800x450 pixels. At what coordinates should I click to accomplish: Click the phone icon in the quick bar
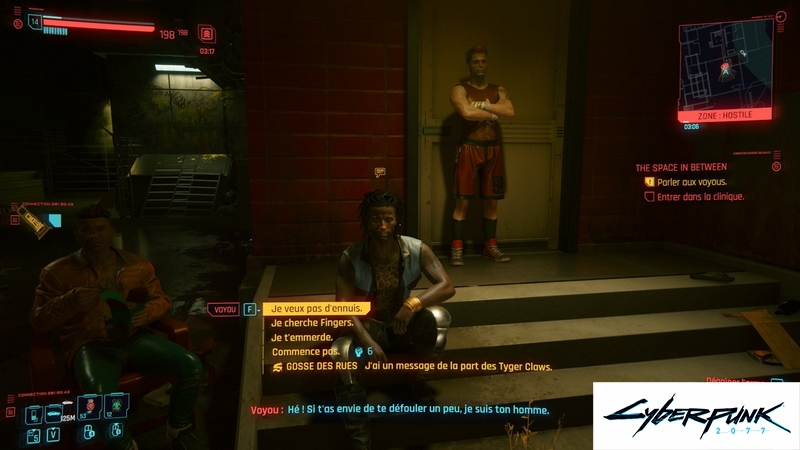33,412
